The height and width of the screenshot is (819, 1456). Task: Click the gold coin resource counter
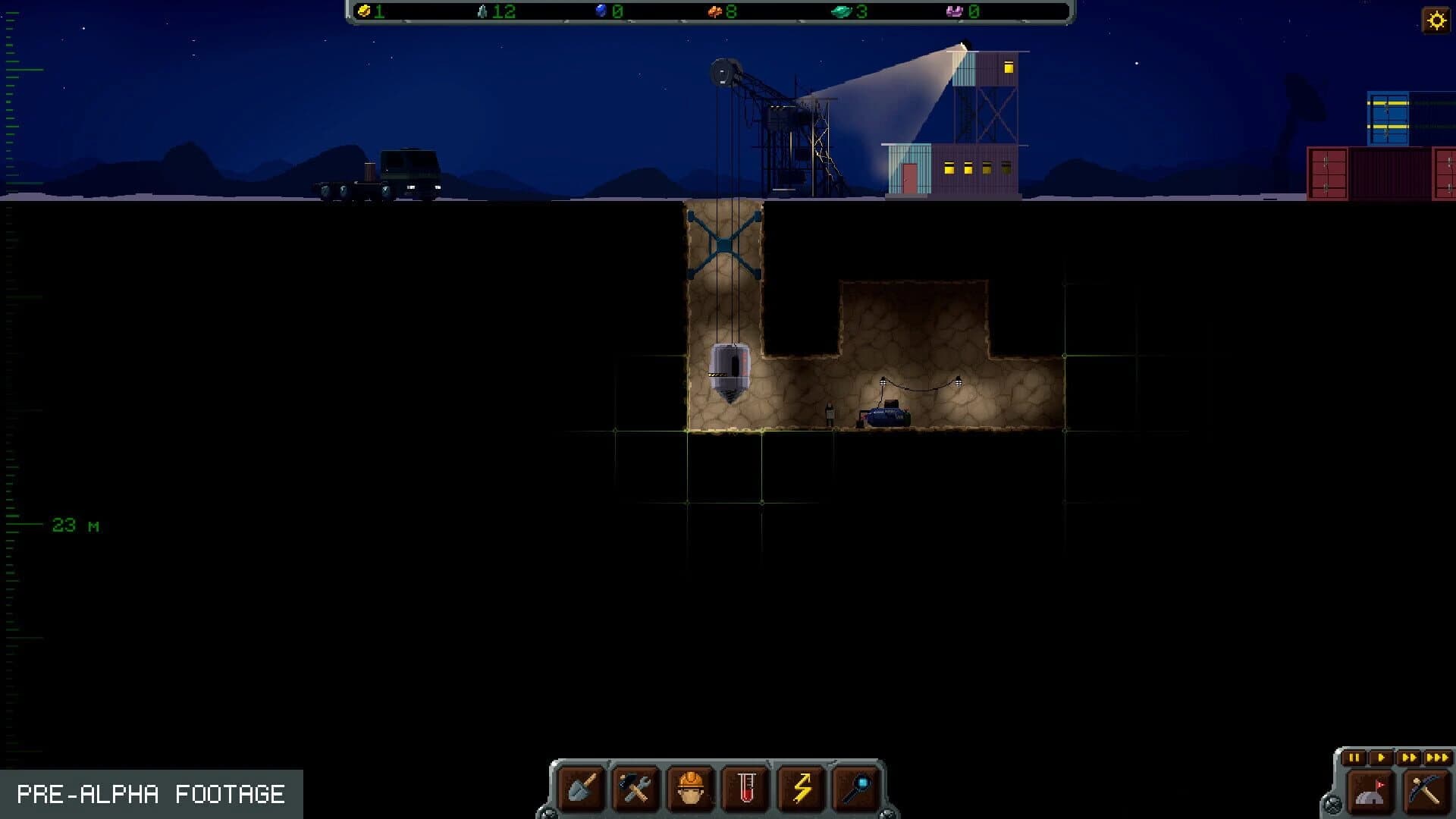tap(372, 12)
